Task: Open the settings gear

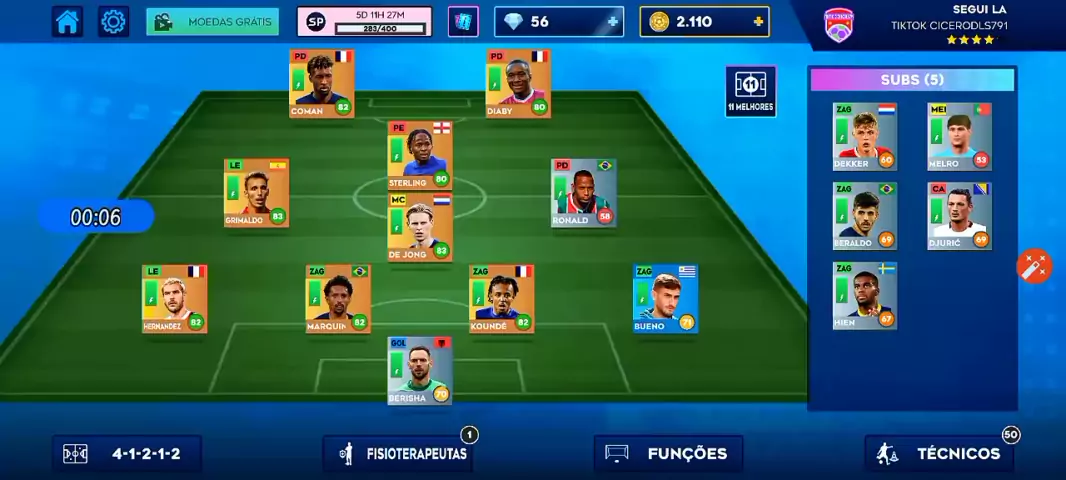Action: 114,21
